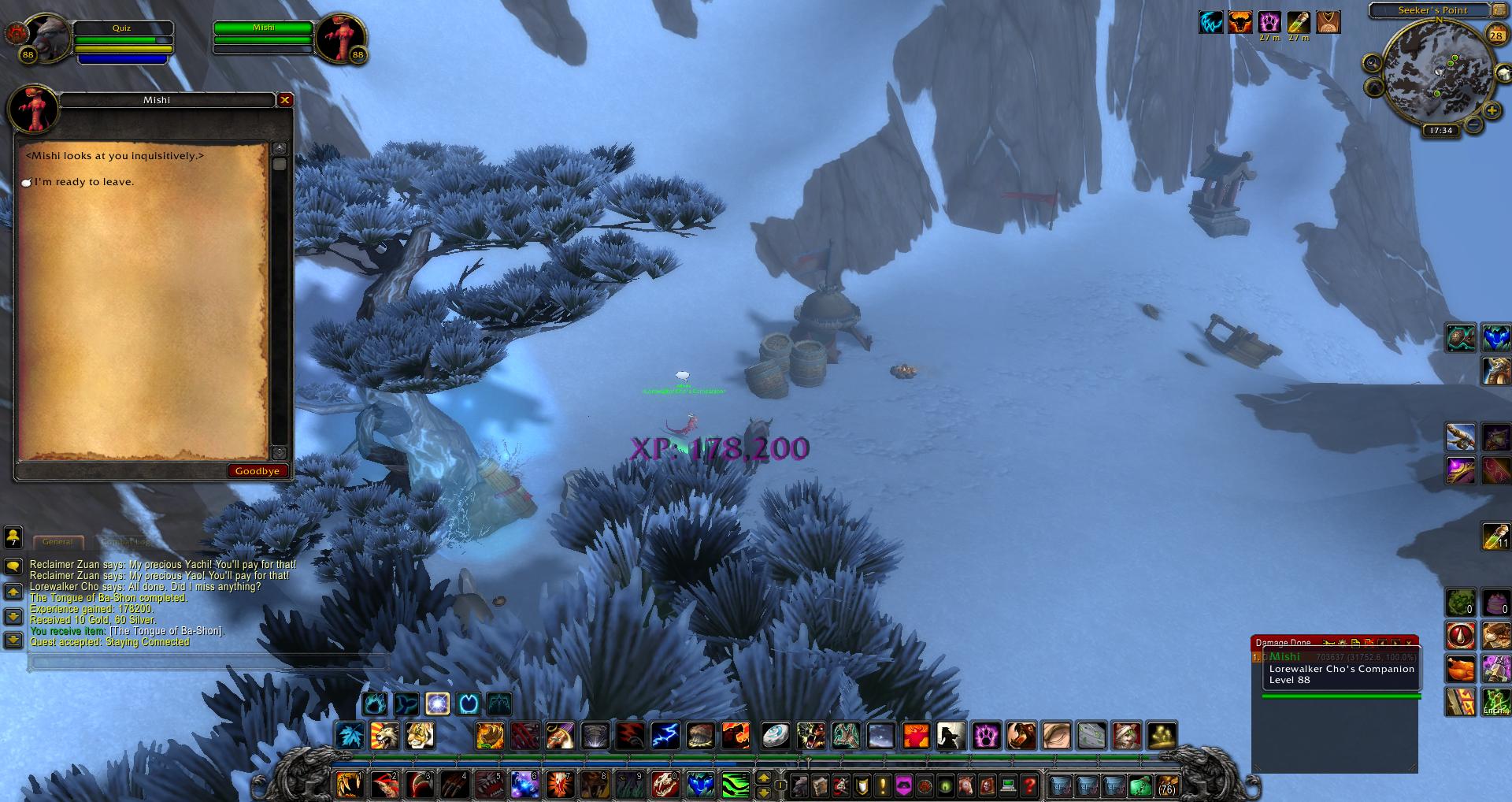Zoom in the minimap
The height and width of the screenshot is (802, 1512).
(1492, 112)
